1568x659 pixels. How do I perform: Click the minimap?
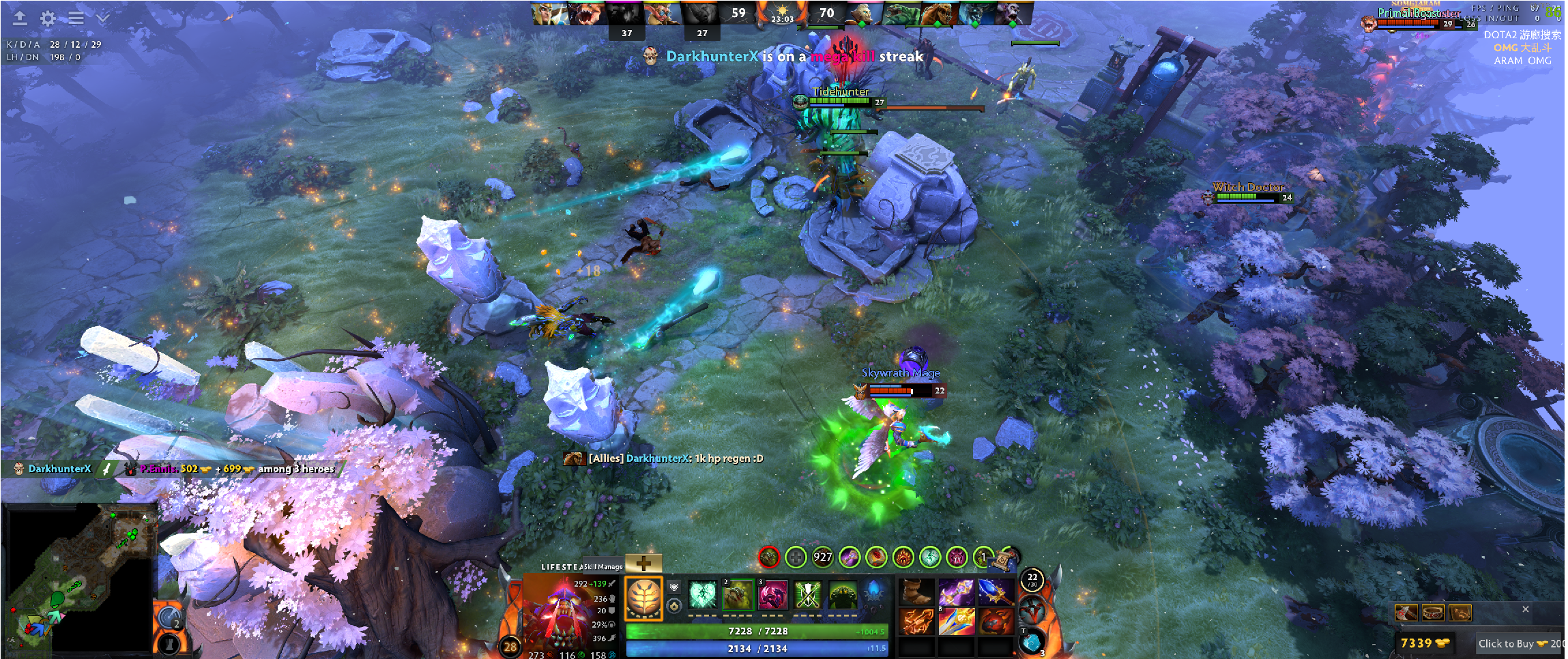78,579
